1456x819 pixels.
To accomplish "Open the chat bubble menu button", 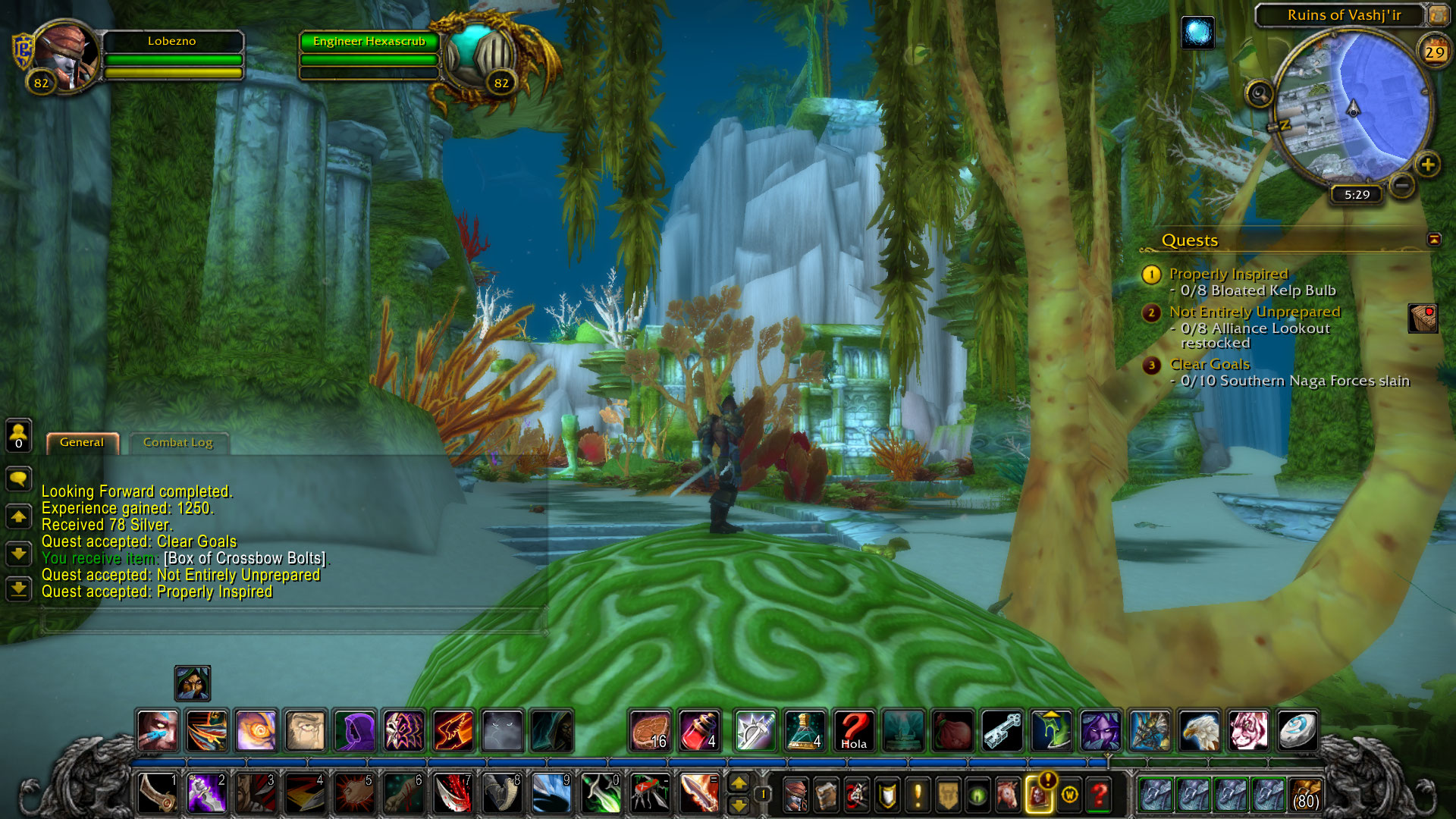I will click(x=19, y=479).
